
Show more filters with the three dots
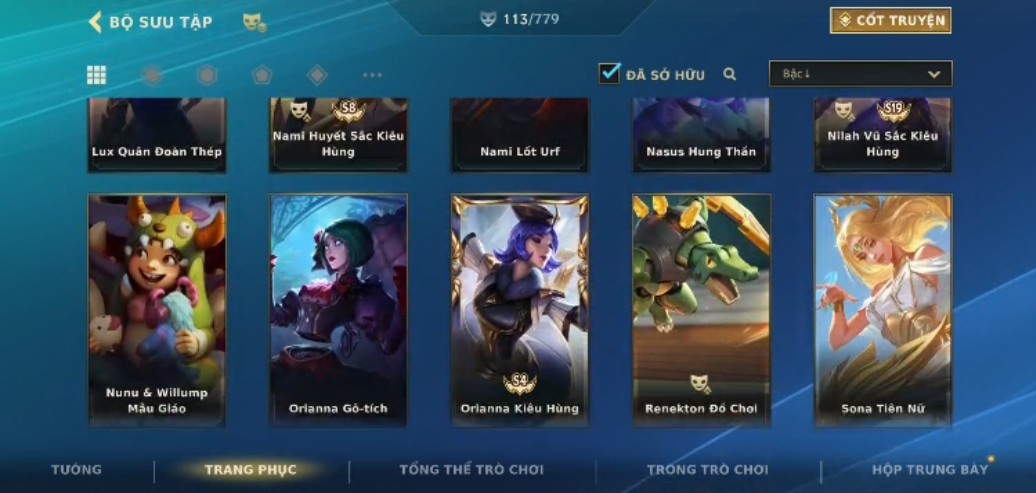pyautogui.click(x=372, y=75)
